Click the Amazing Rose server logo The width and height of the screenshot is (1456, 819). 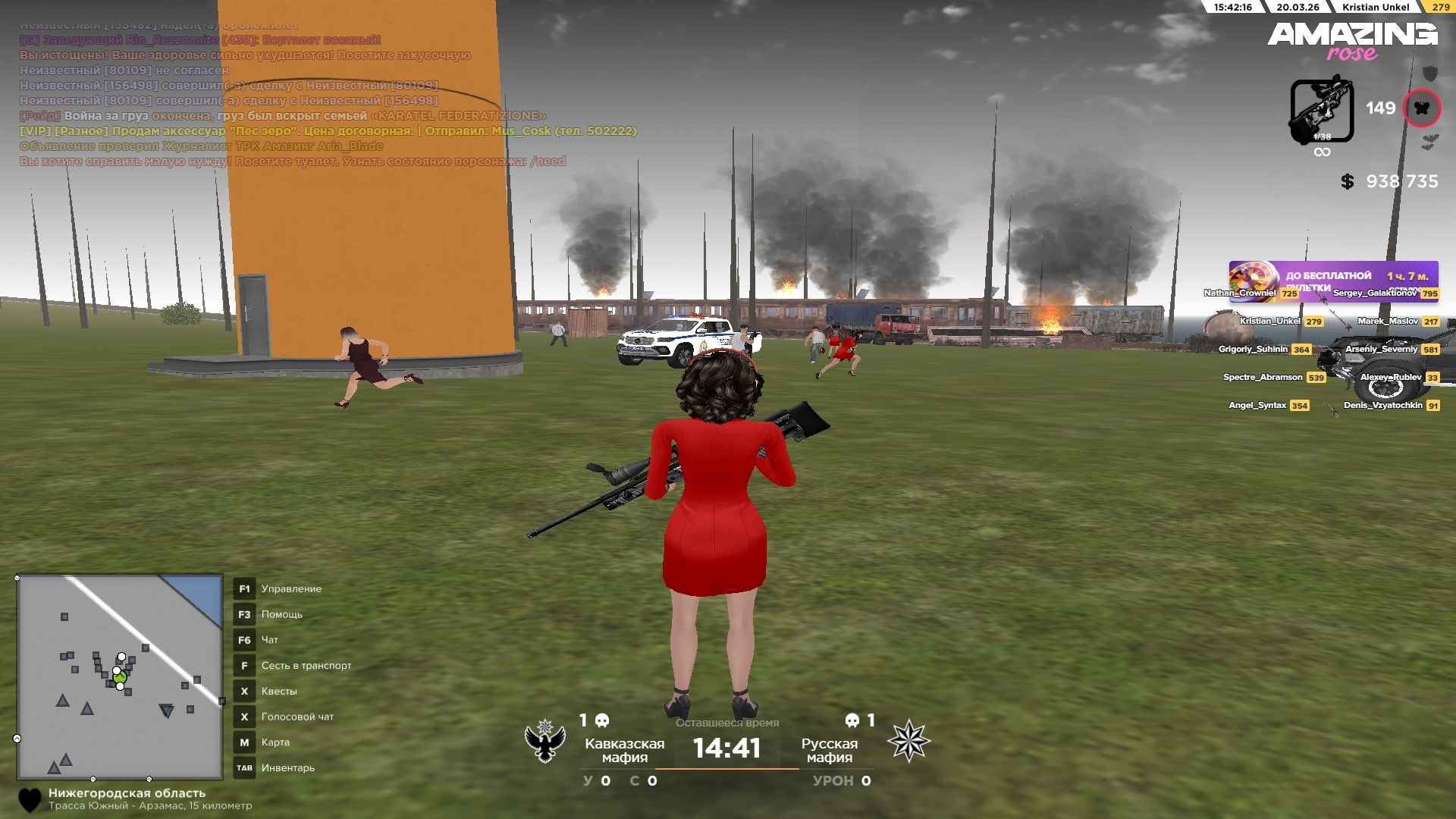coord(1352,40)
